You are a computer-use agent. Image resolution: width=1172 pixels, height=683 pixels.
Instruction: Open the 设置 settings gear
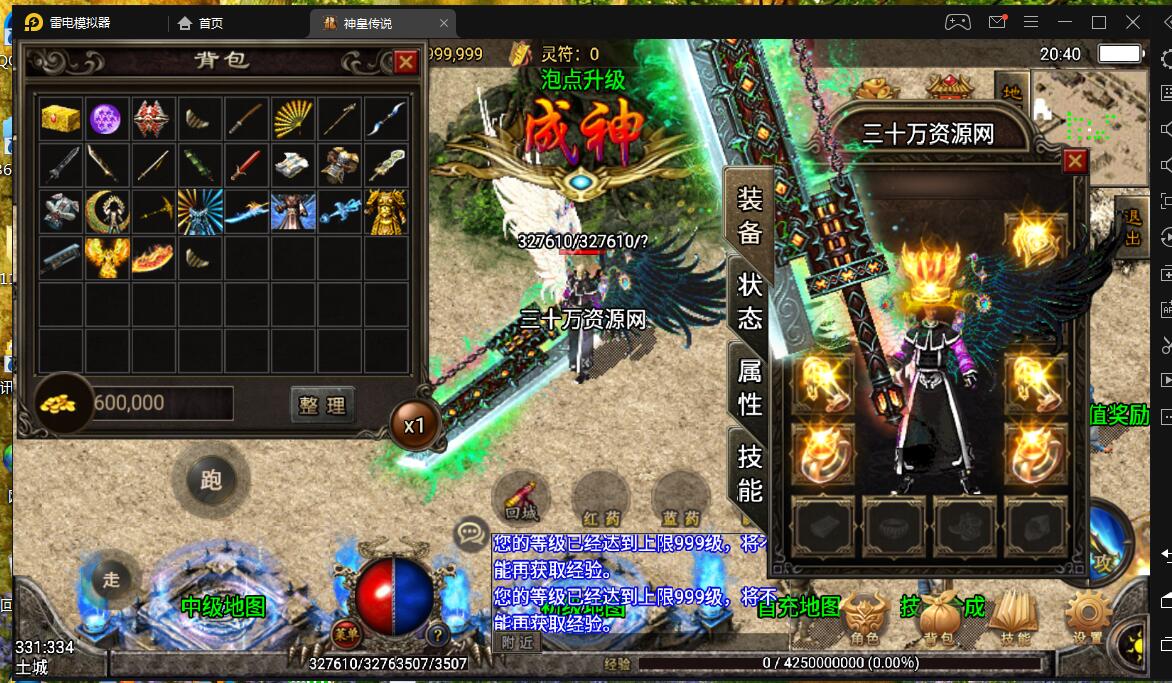coord(1087,617)
